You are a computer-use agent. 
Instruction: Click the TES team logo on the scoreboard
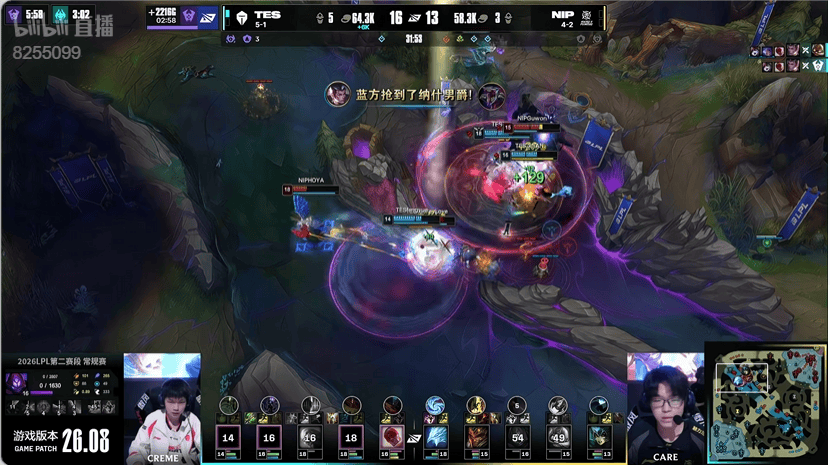pos(241,17)
